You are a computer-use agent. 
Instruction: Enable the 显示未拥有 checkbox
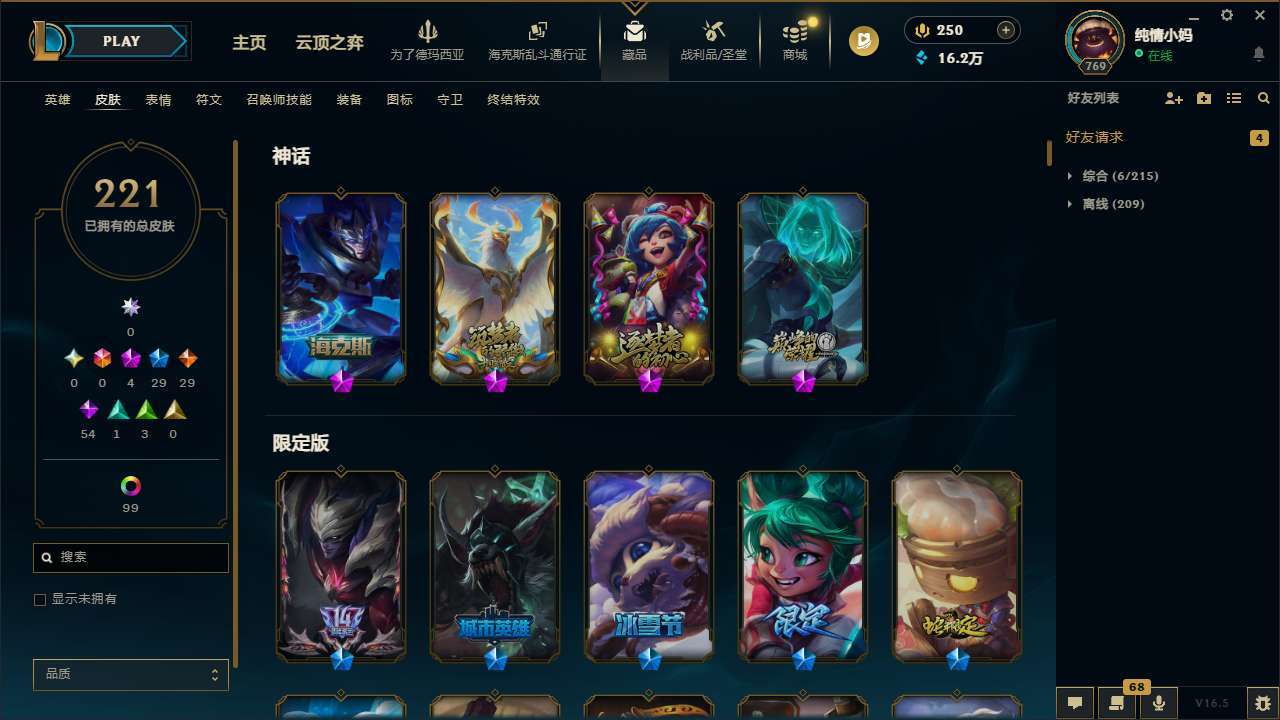pyautogui.click(x=40, y=599)
